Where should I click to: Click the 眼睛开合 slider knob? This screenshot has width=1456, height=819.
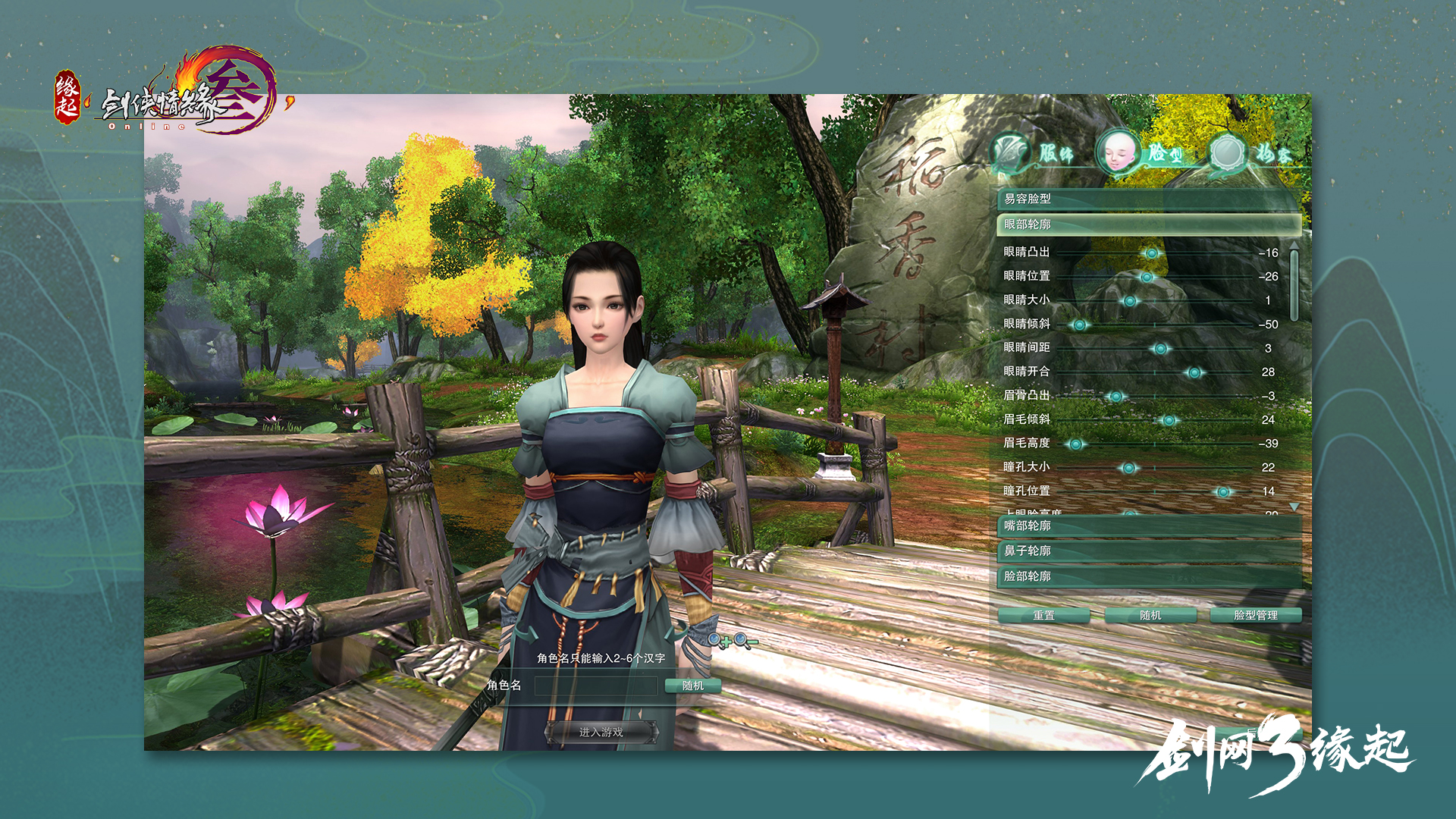(x=1194, y=372)
